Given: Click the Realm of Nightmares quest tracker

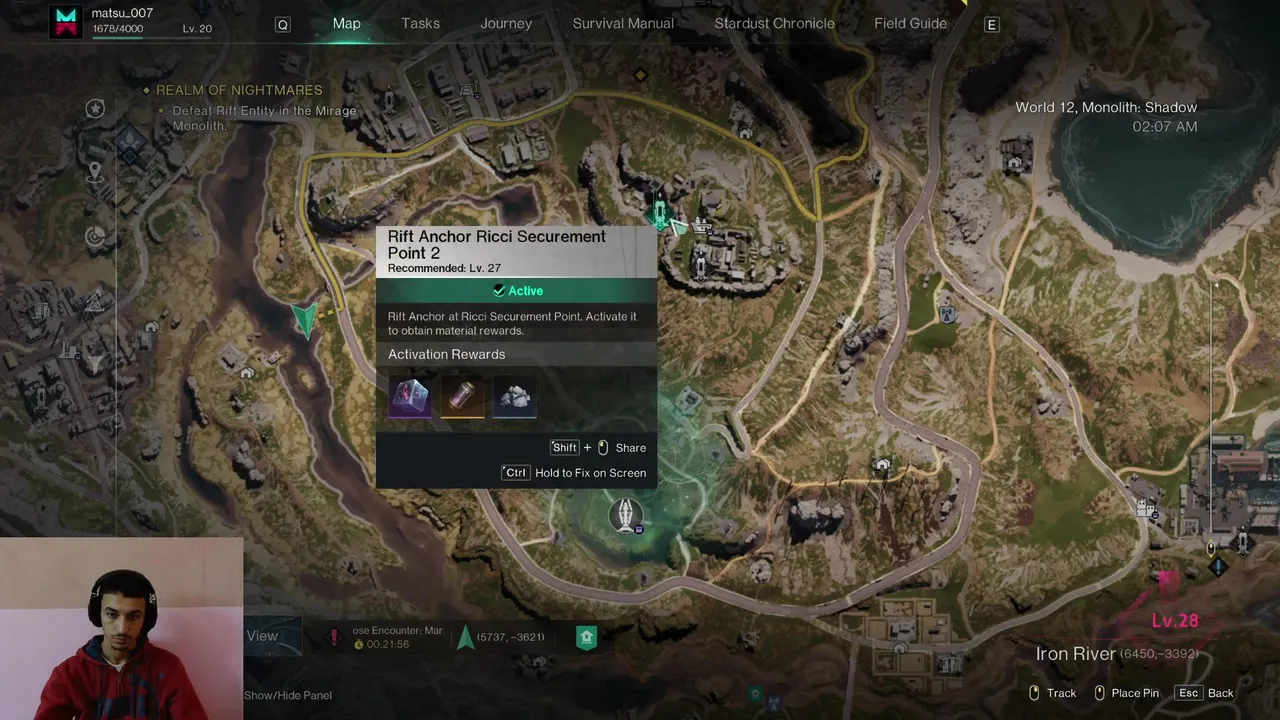Looking at the screenshot, I should [238, 90].
